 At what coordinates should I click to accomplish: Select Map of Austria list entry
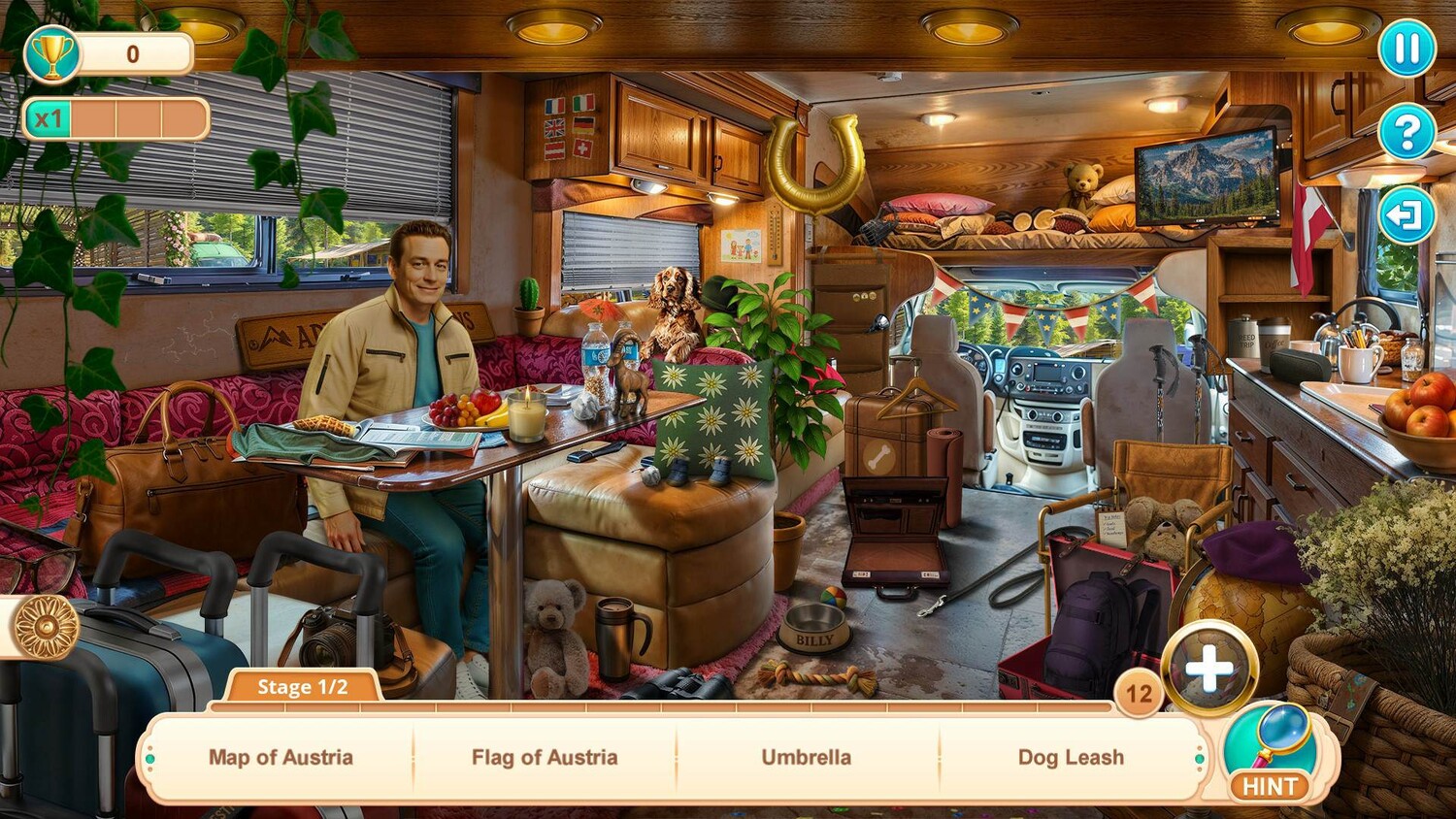[x=281, y=757]
